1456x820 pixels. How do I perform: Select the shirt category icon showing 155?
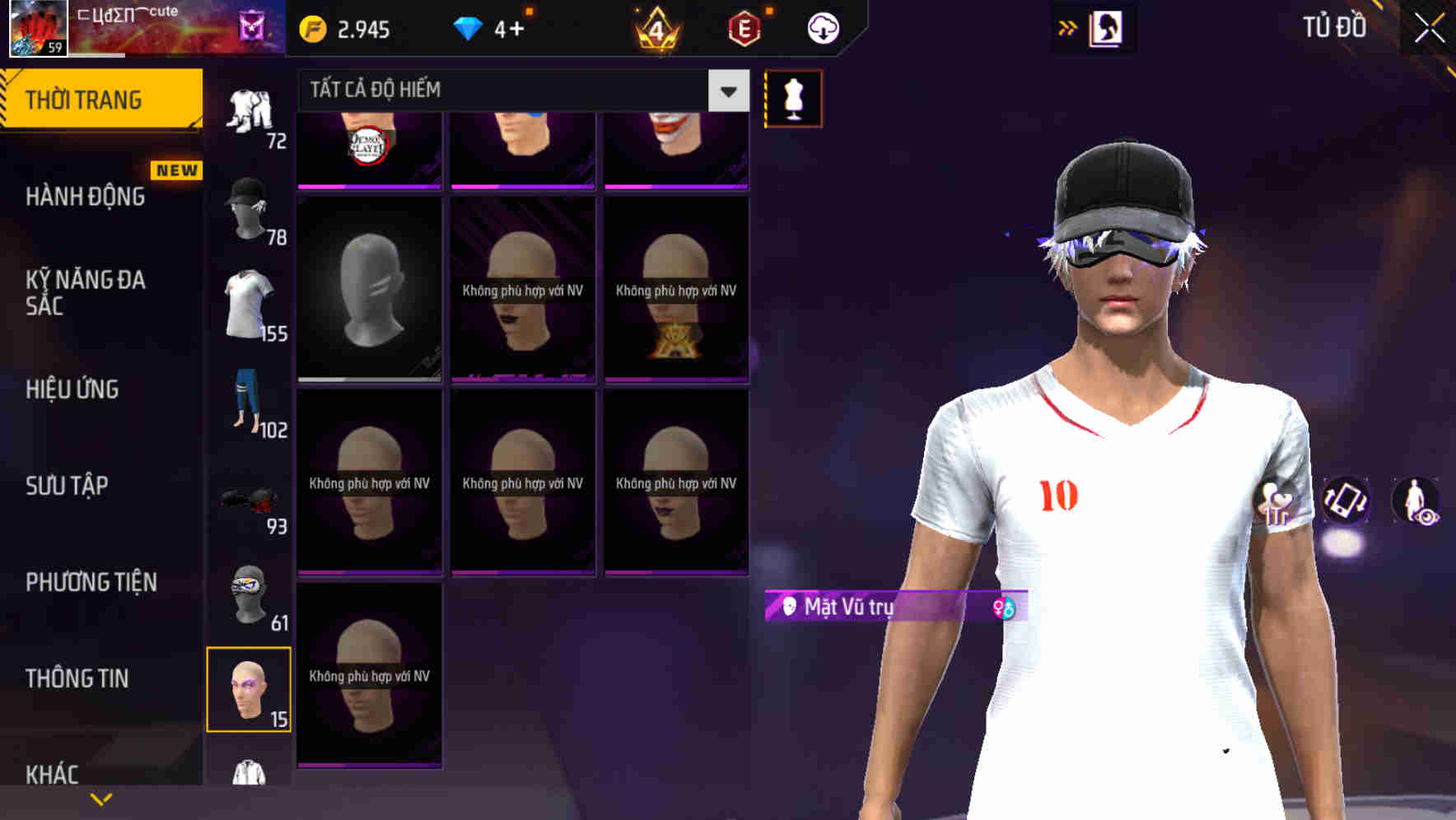click(247, 305)
